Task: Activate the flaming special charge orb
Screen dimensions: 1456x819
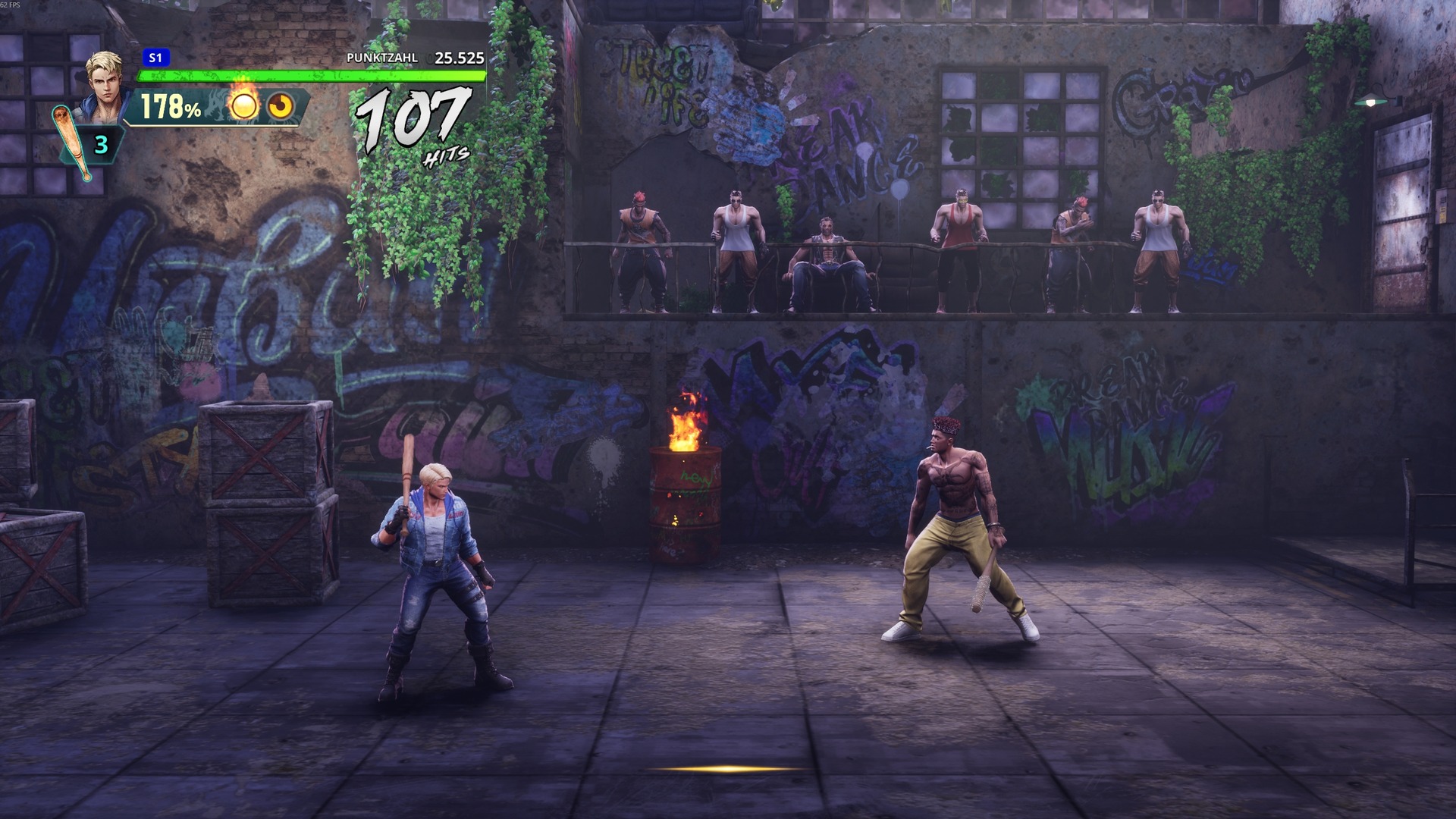Action: [x=244, y=106]
